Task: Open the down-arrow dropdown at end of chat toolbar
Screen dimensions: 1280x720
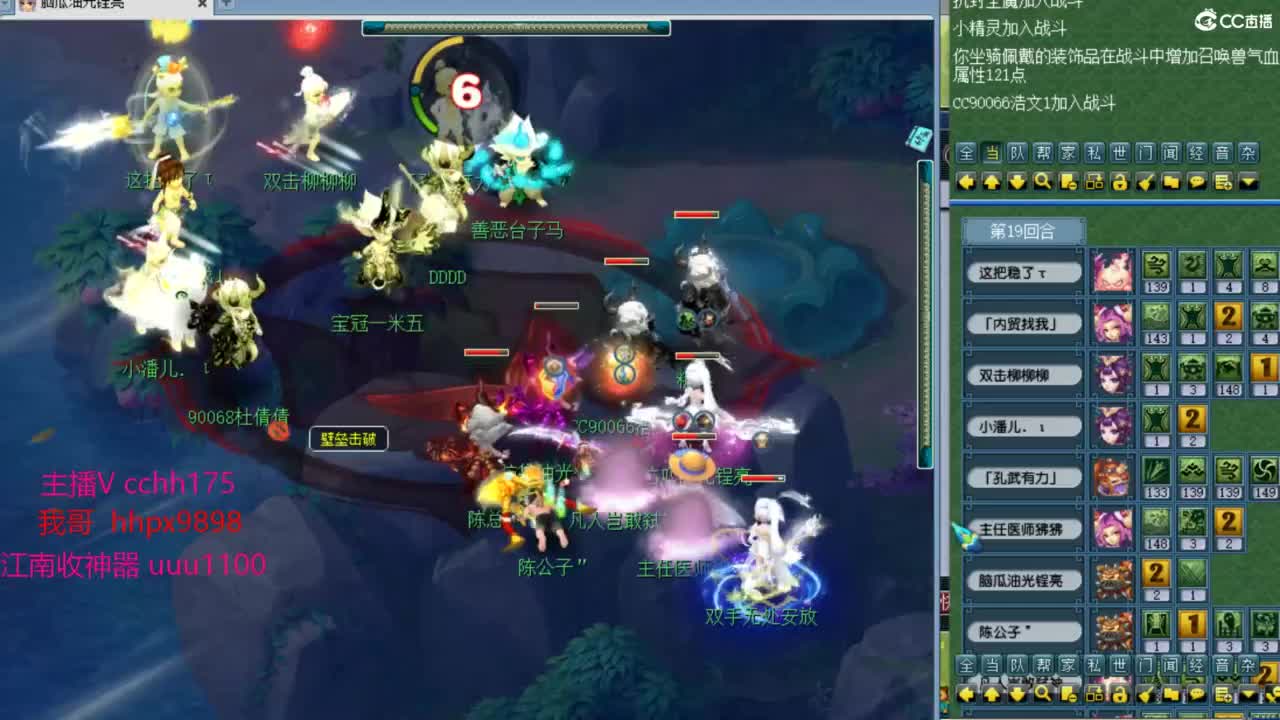Action: 1248,183
